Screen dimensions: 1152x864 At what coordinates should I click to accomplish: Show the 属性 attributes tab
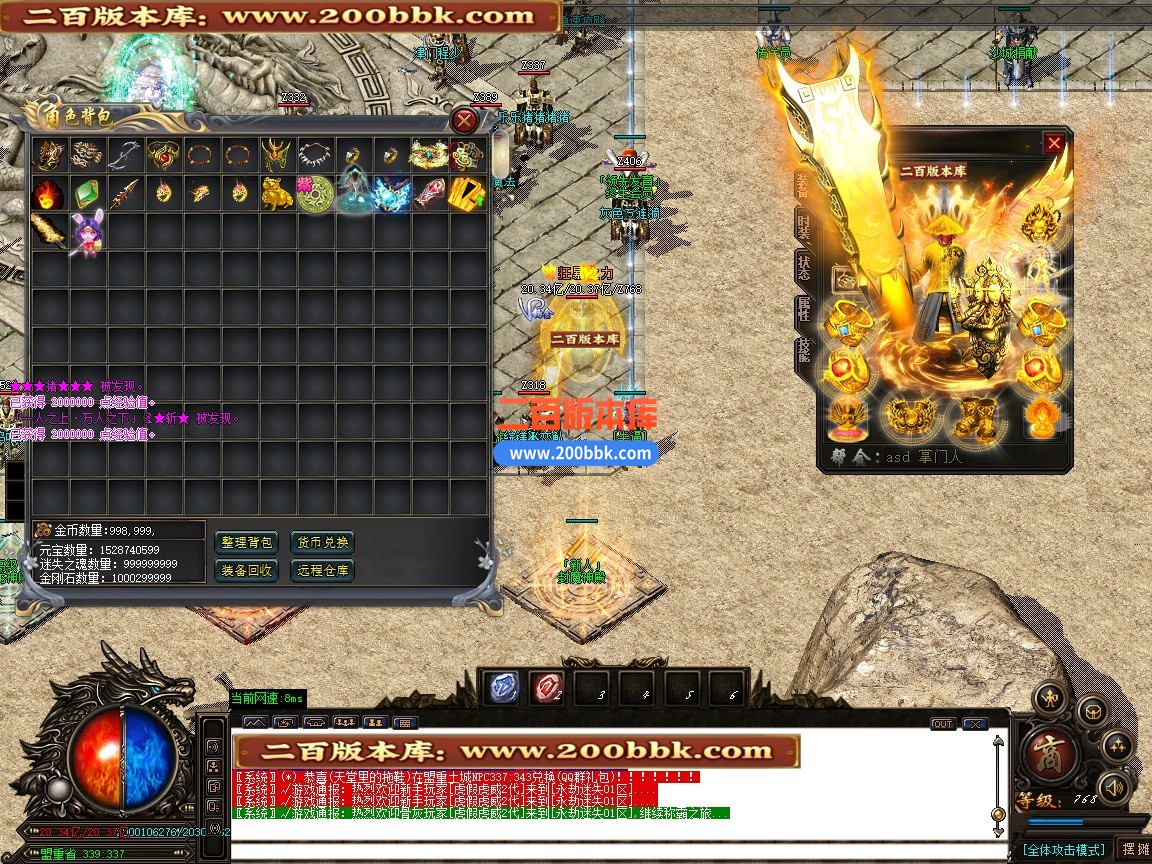[803, 310]
